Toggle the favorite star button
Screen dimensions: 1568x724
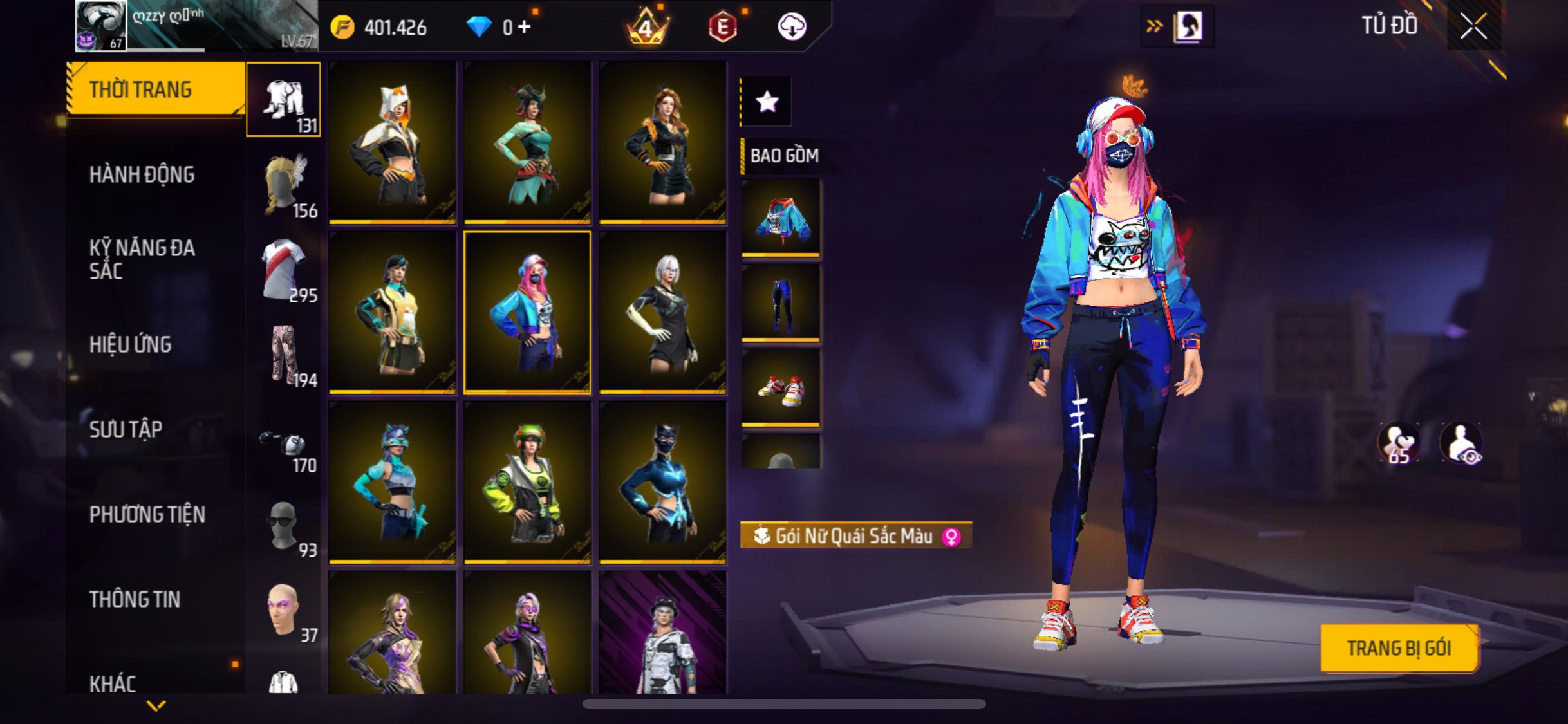click(767, 102)
